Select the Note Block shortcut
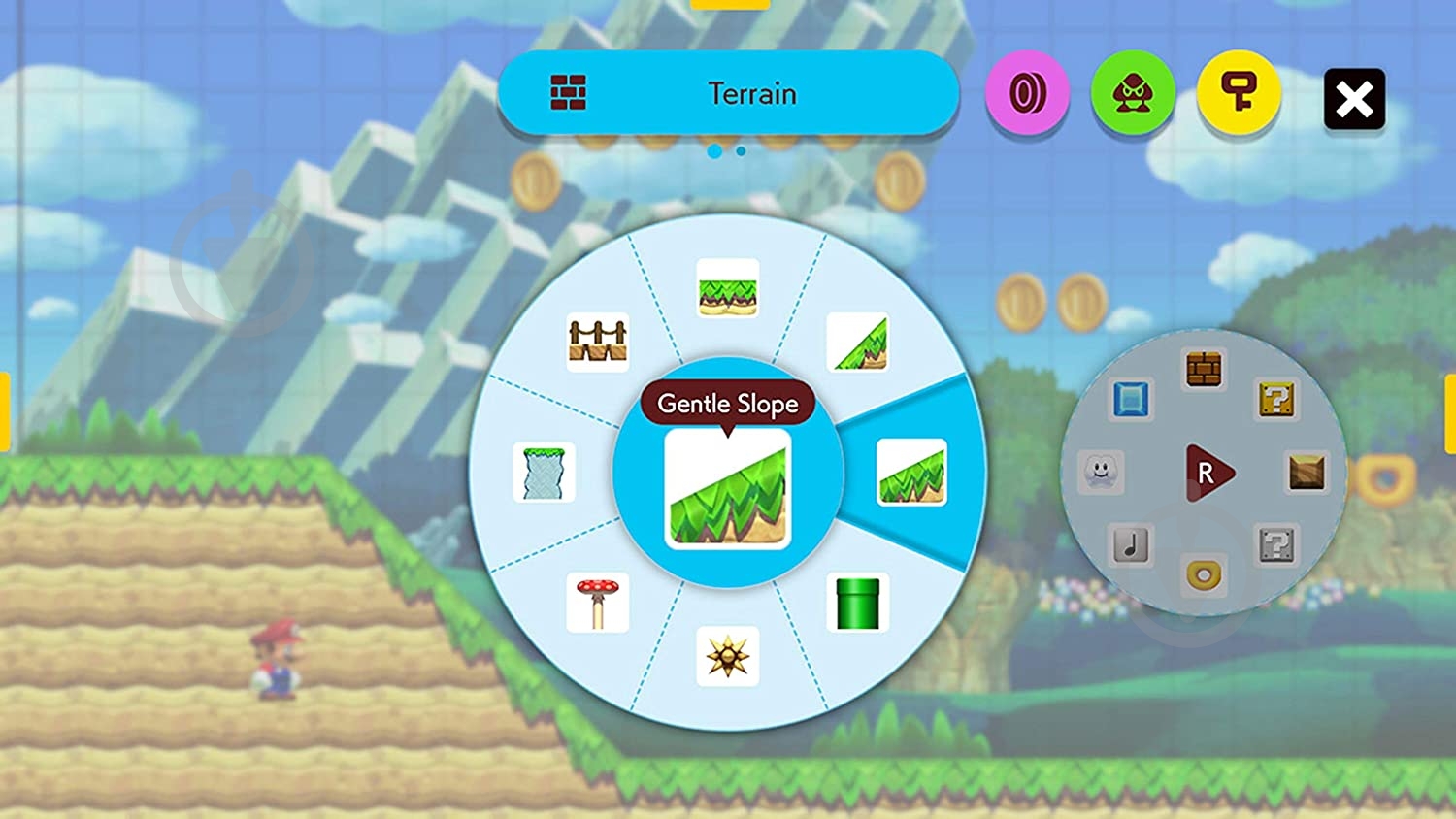Viewport: 1456px width, 819px height. click(x=1132, y=543)
